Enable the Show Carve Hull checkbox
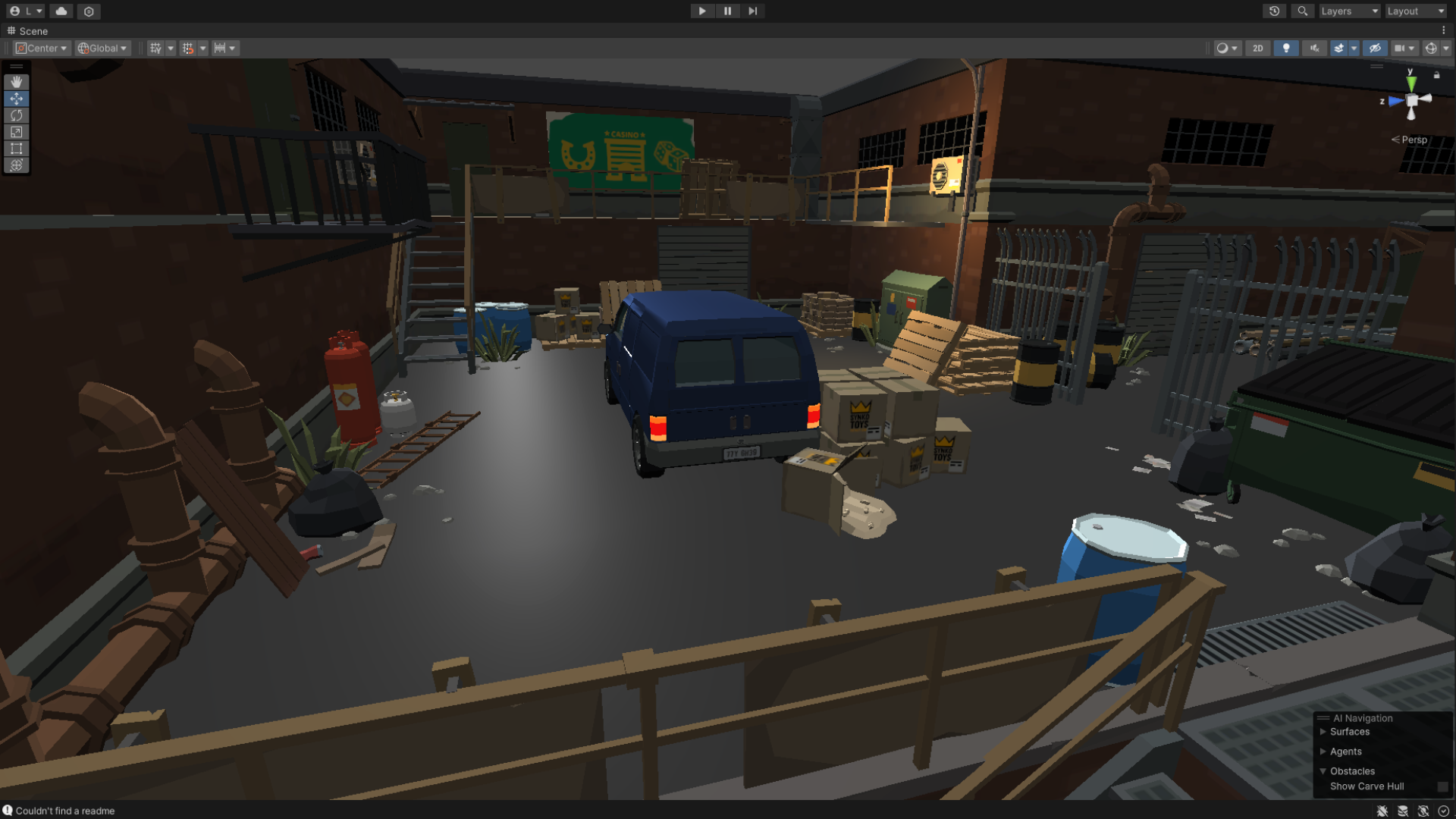This screenshot has width=1456, height=819. point(1442,787)
